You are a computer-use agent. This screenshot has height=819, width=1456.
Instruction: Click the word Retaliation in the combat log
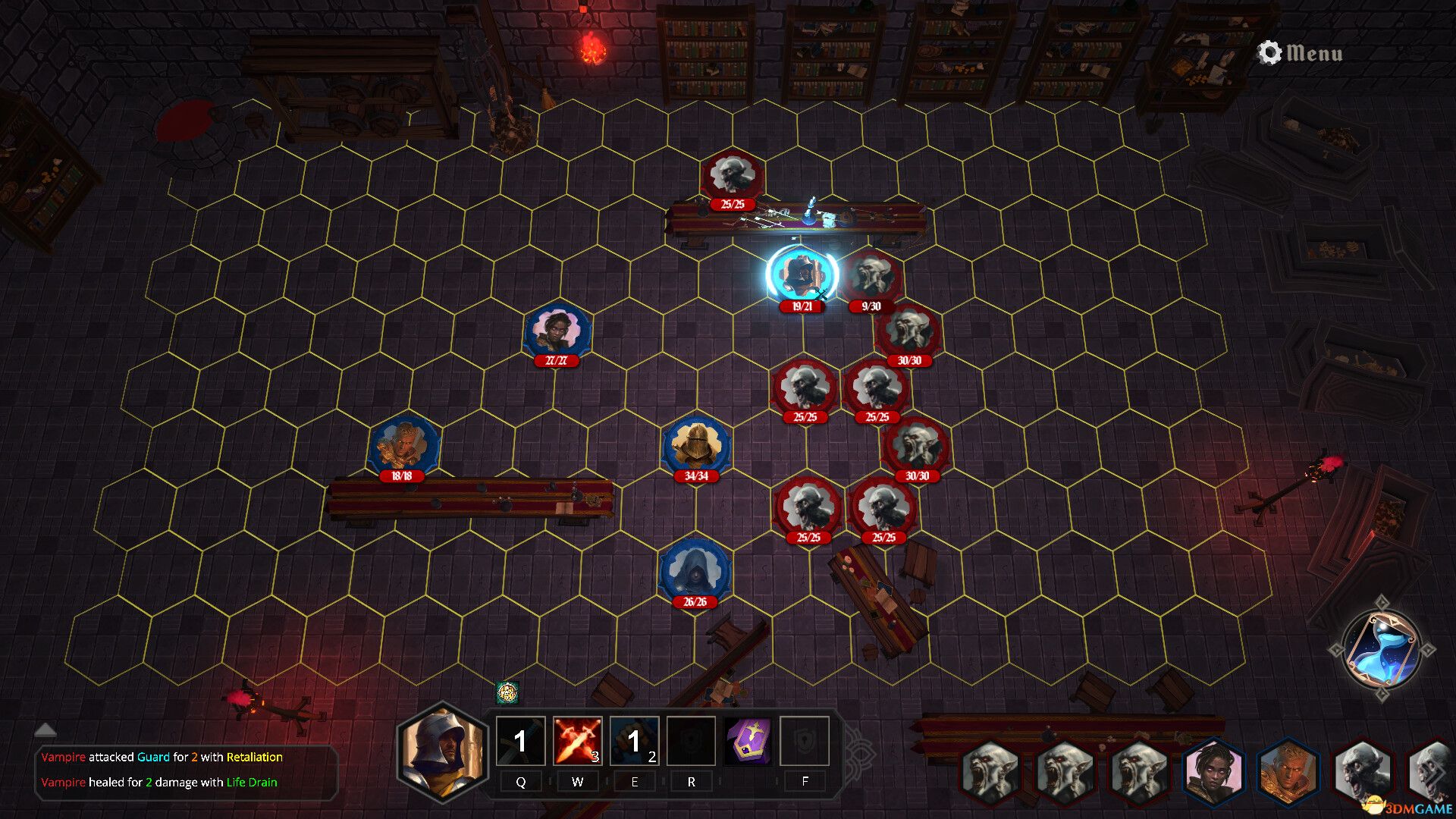coord(255,756)
